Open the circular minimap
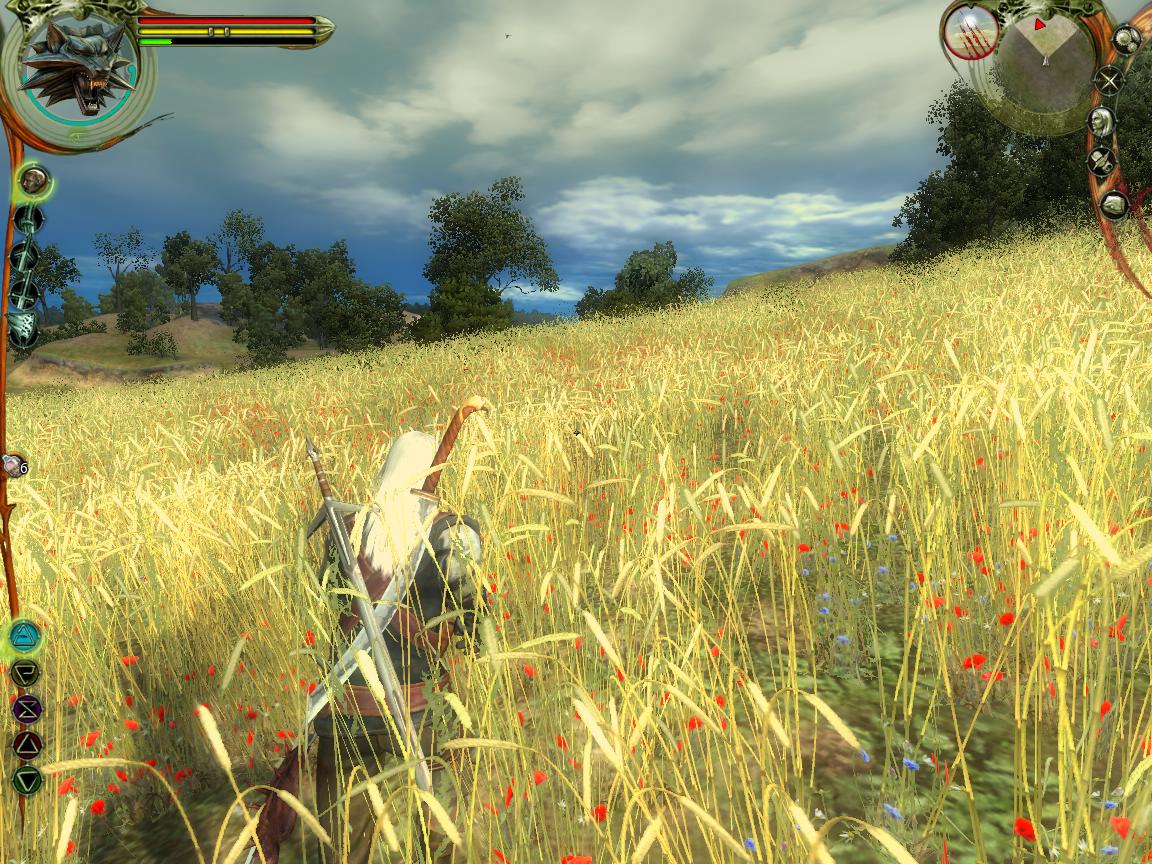Screen dimensions: 1152x864 coord(1043,62)
